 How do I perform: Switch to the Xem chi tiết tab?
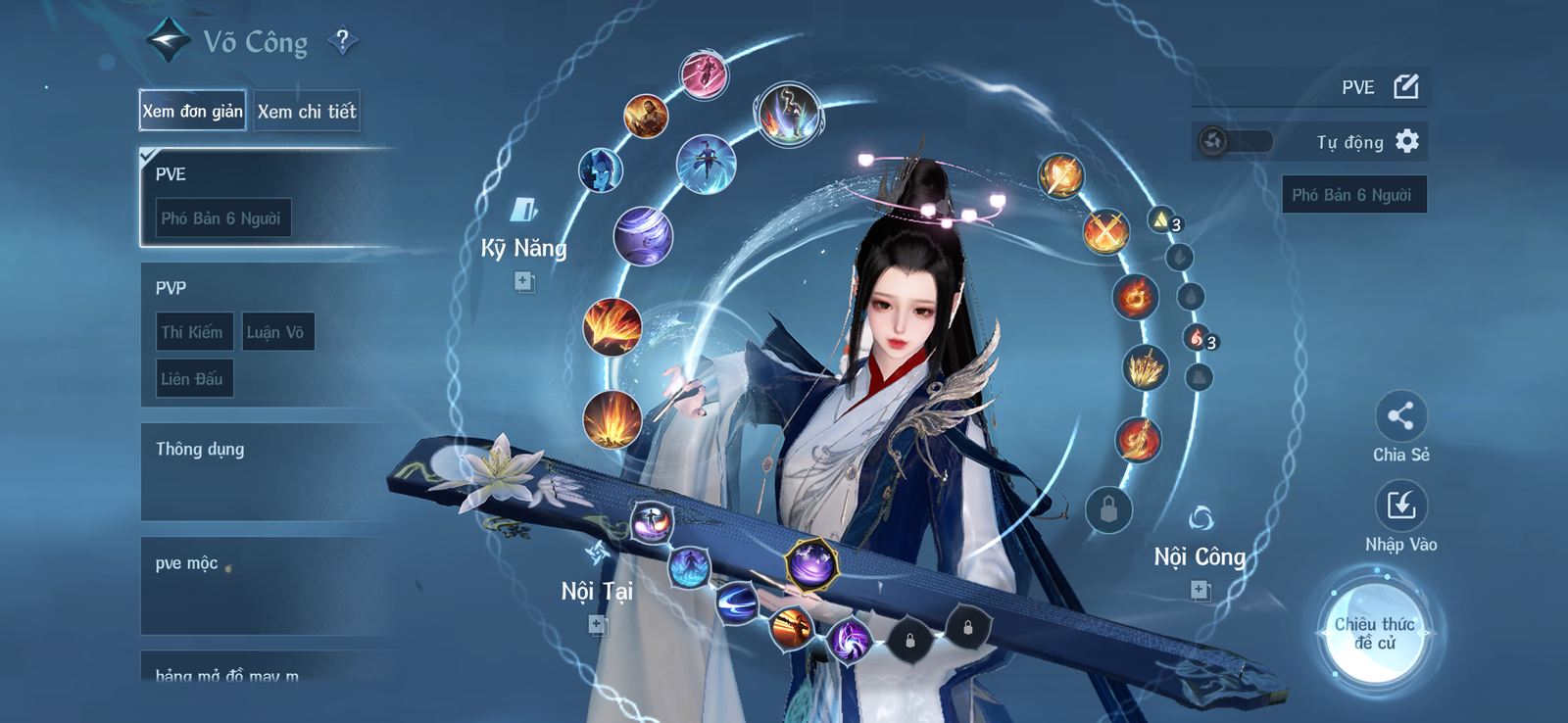[307, 111]
